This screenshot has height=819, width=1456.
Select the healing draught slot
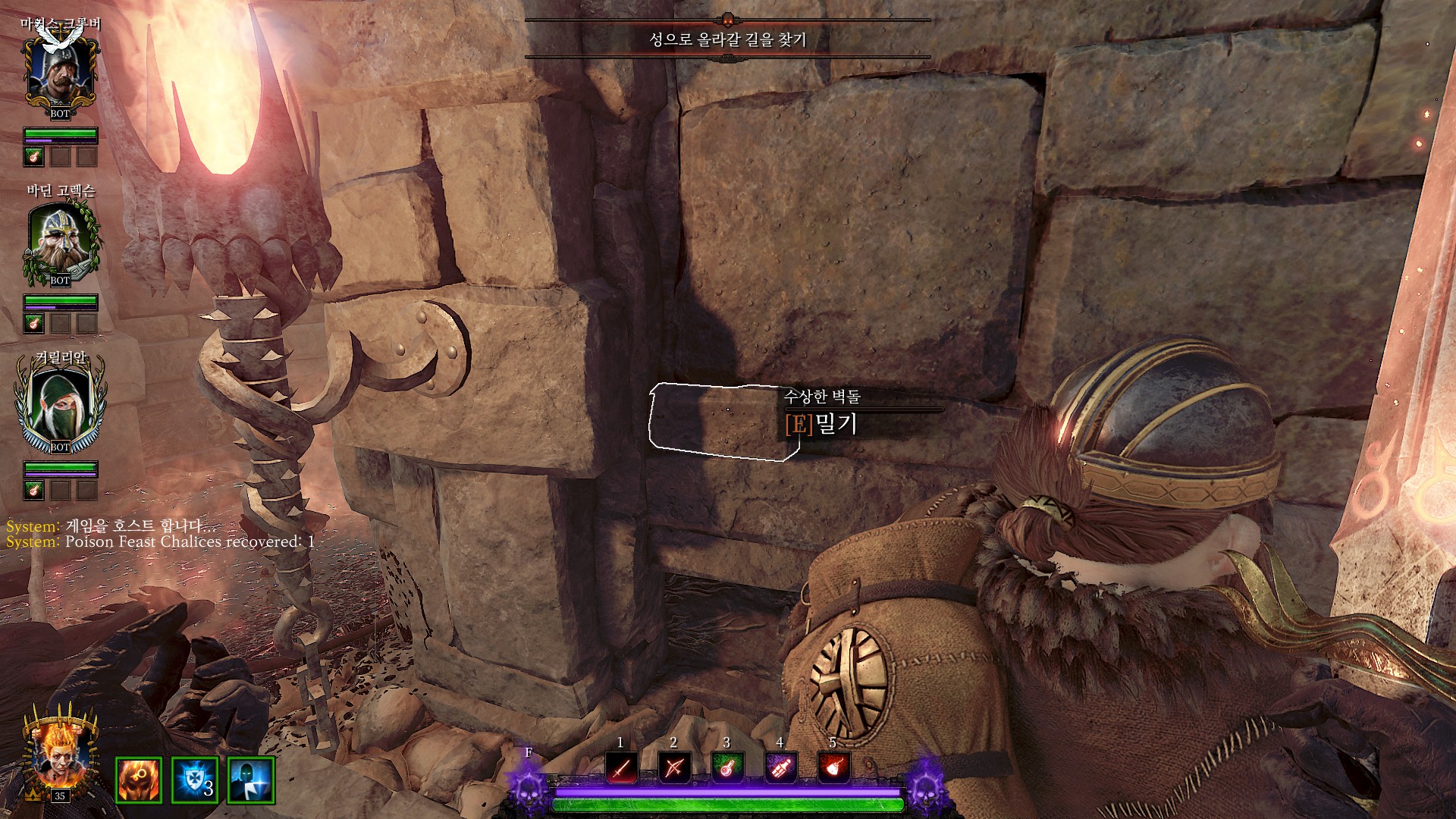(x=726, y=768)
